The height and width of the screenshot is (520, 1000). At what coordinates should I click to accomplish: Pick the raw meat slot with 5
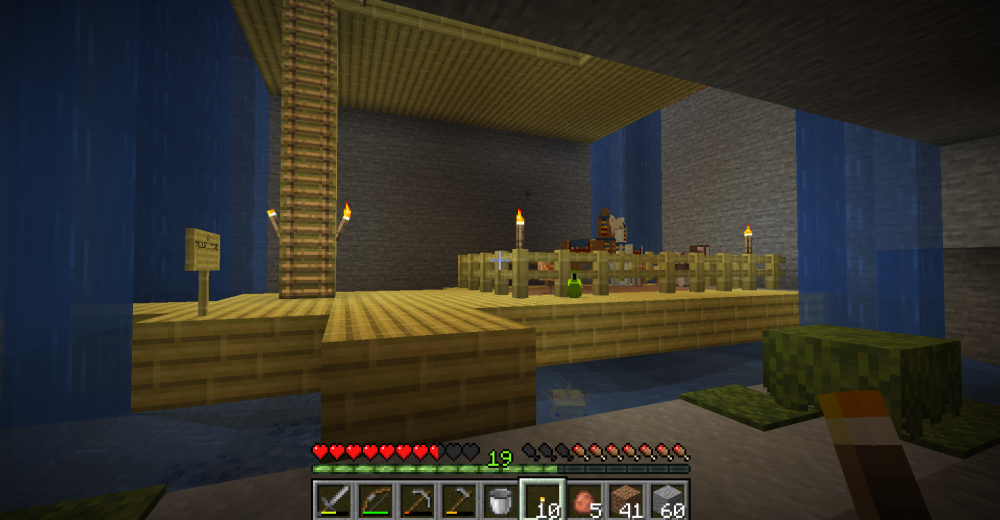(584, 500)
